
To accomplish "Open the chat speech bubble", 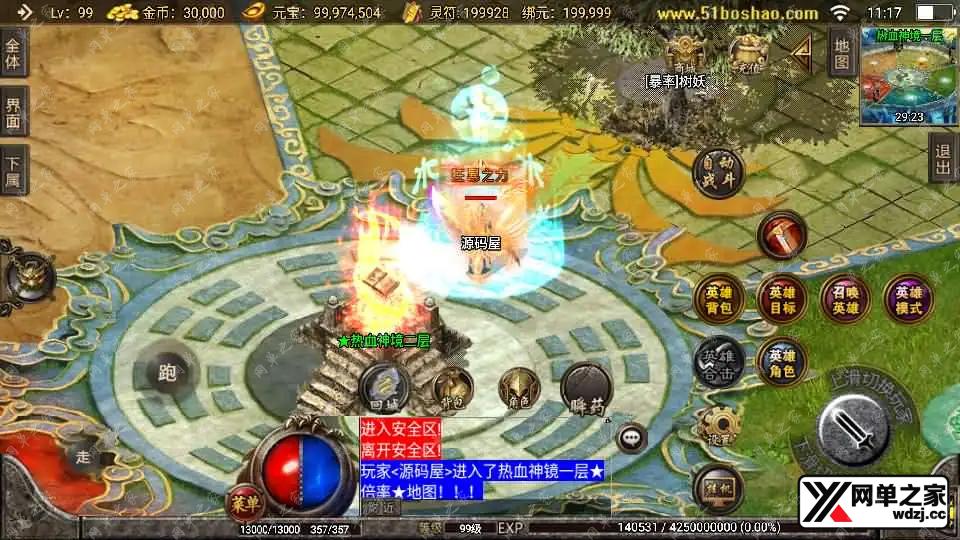I will (632, 437).
